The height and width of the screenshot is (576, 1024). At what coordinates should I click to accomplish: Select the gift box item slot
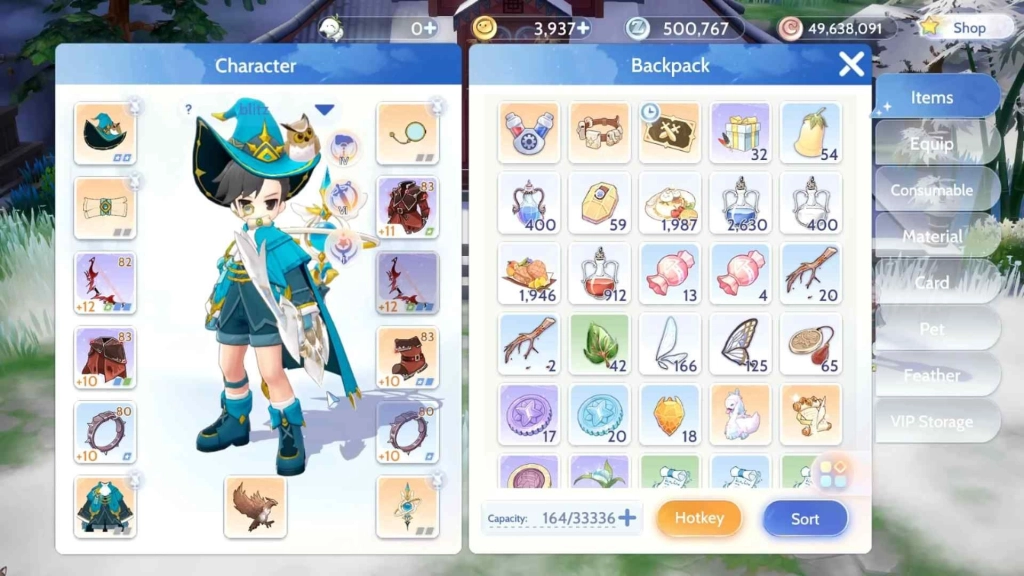[x=740, y=133]
